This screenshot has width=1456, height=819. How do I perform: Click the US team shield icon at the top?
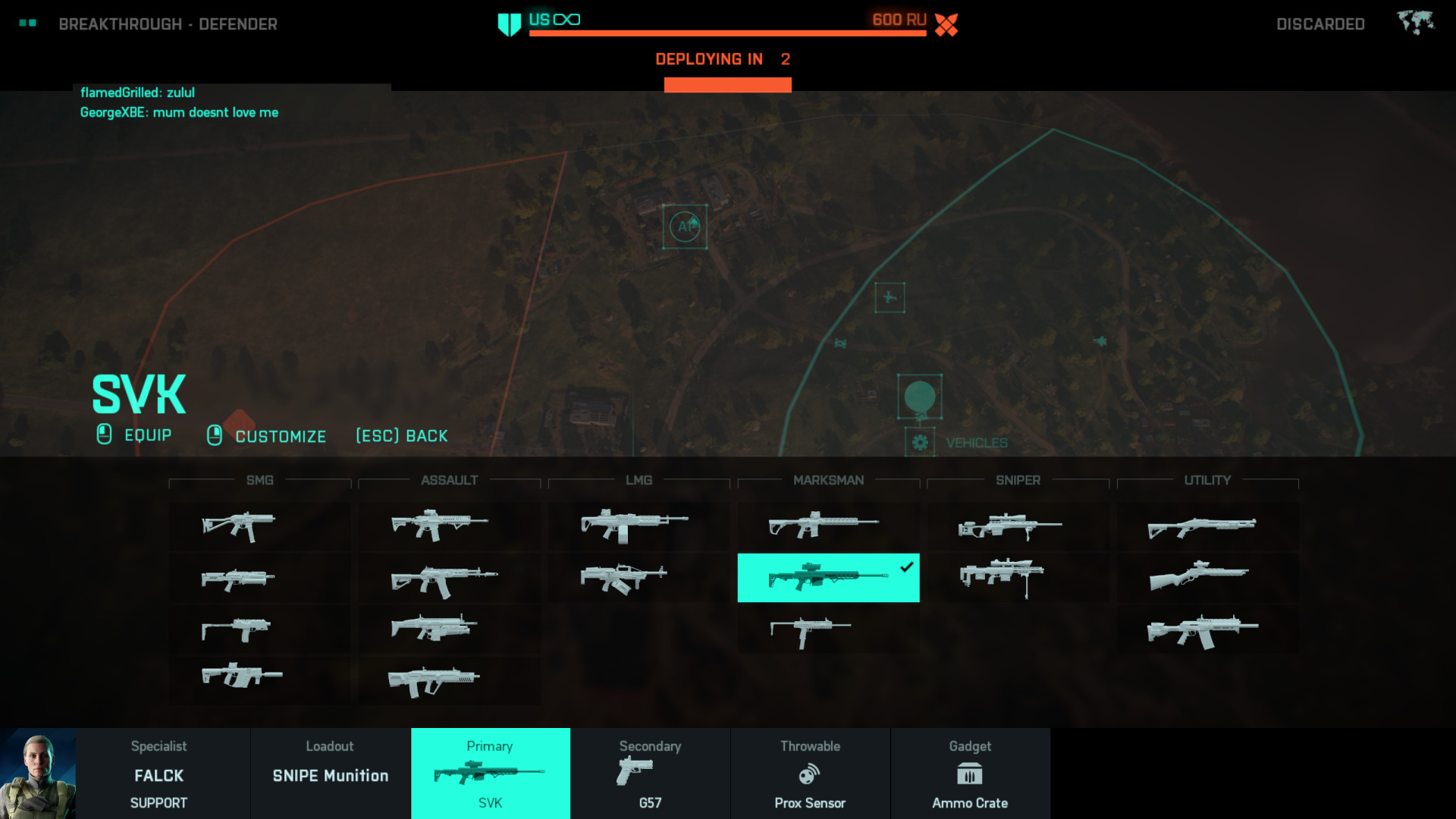[x=506, y=21]
